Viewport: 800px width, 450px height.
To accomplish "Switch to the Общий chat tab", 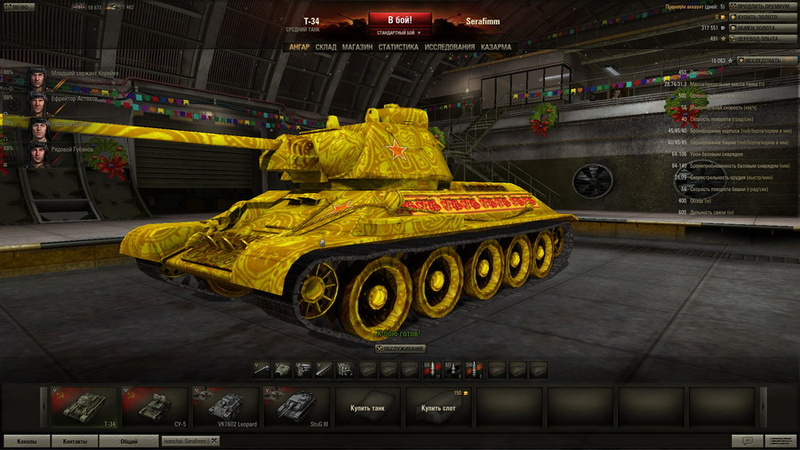I will 129,441.
